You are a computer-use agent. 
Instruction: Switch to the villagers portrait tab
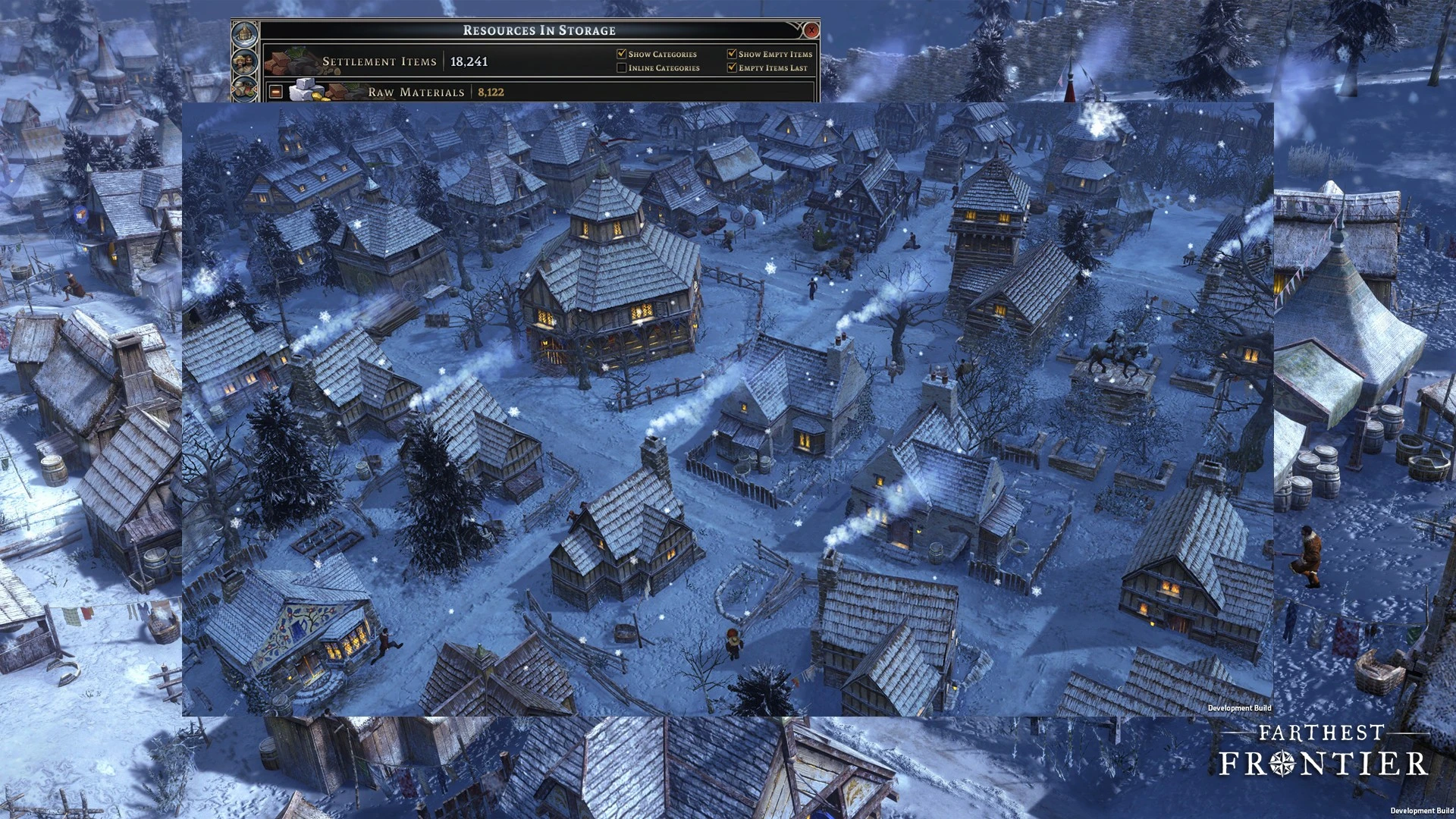(x=244, y=61)
